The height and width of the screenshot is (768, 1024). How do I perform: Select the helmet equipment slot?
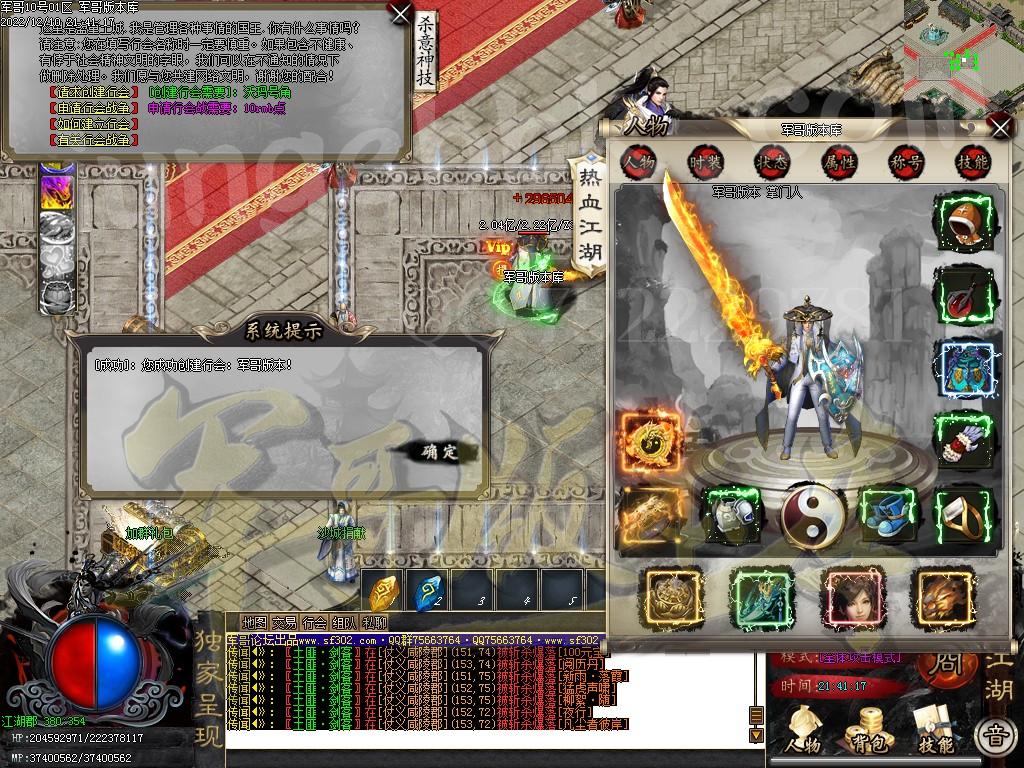(966, 221)
